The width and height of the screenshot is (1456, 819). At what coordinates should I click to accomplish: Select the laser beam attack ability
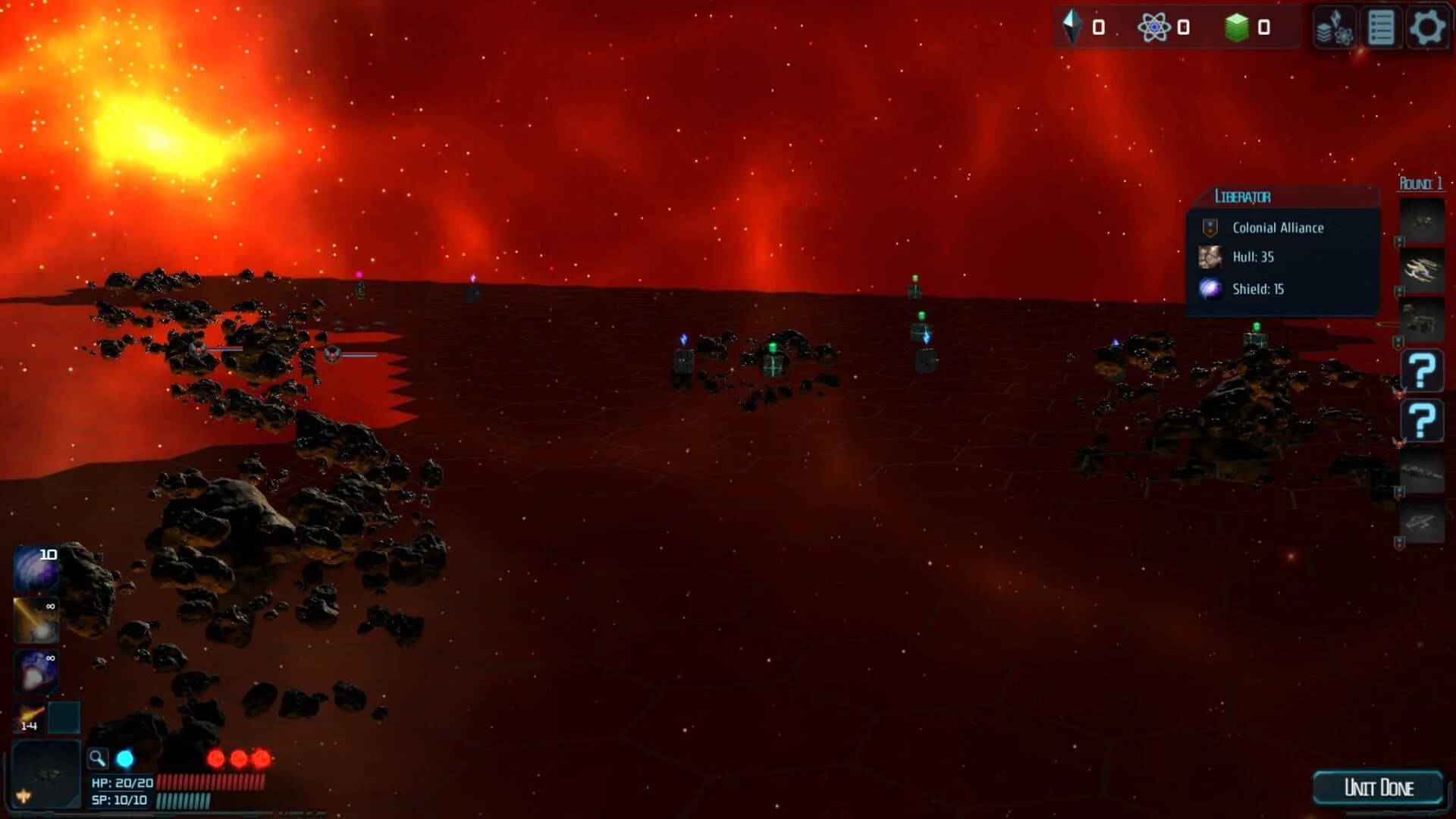[x=34, y=622]
